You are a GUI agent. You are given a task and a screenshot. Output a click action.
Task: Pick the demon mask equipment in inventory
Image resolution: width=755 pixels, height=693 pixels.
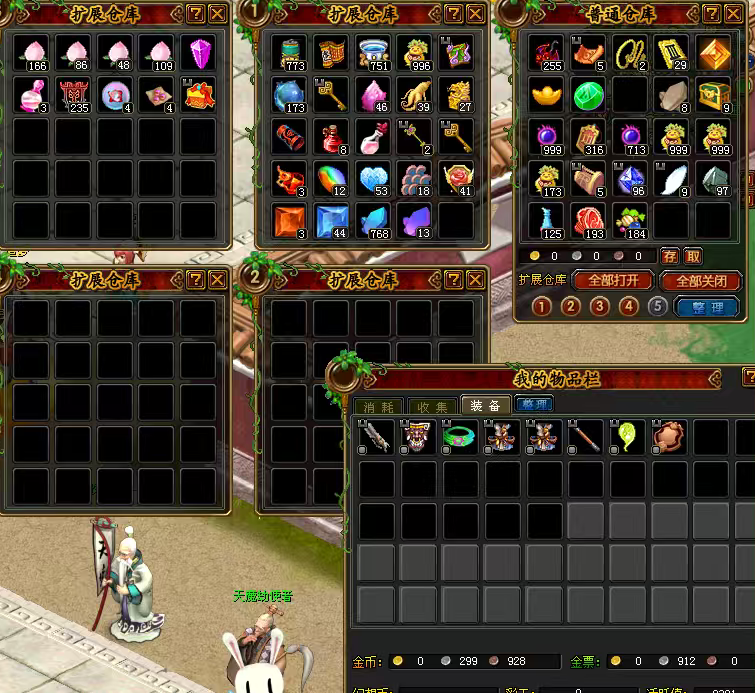click(x=417, y=437)
